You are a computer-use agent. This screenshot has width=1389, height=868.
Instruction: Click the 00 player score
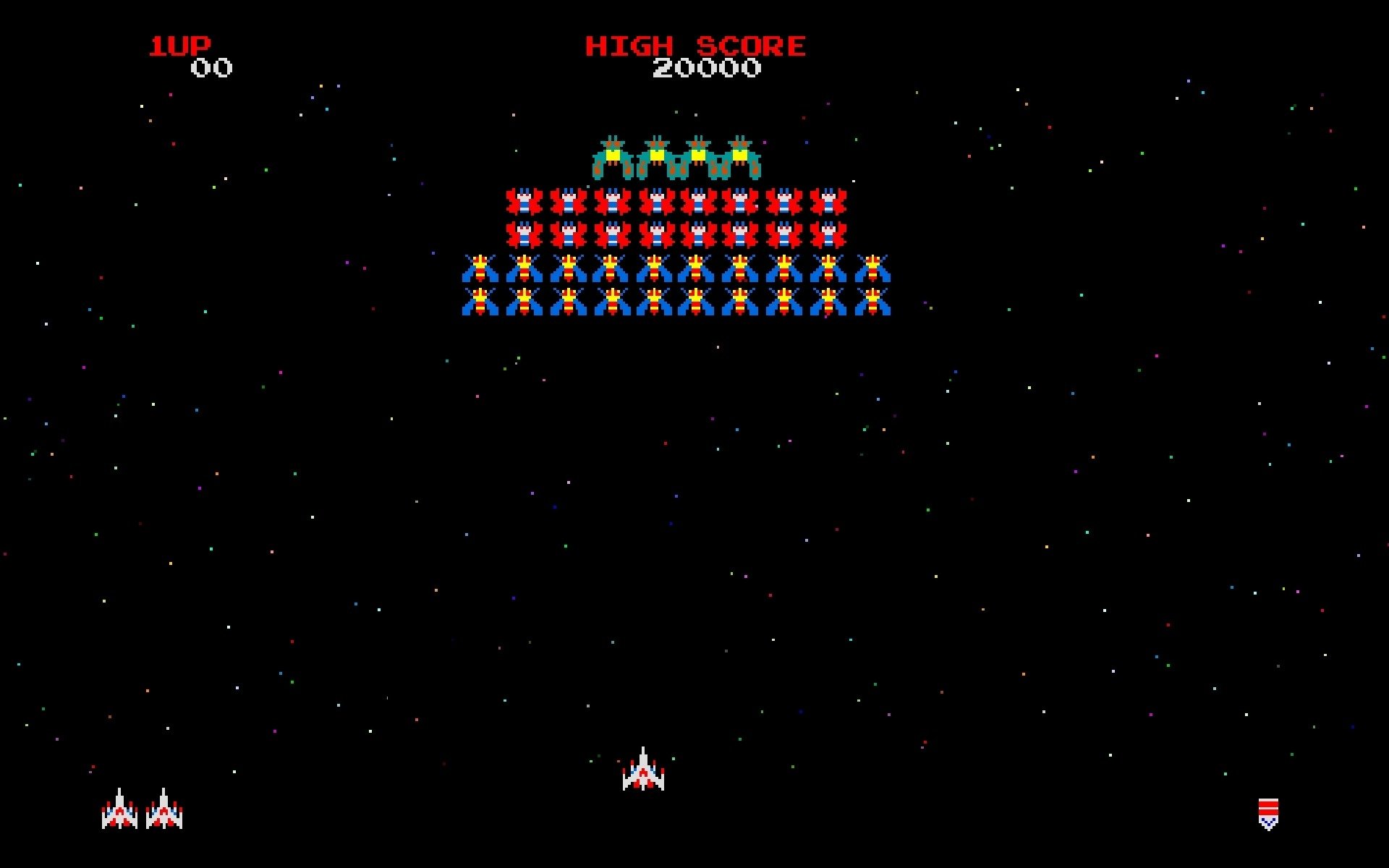211,69
